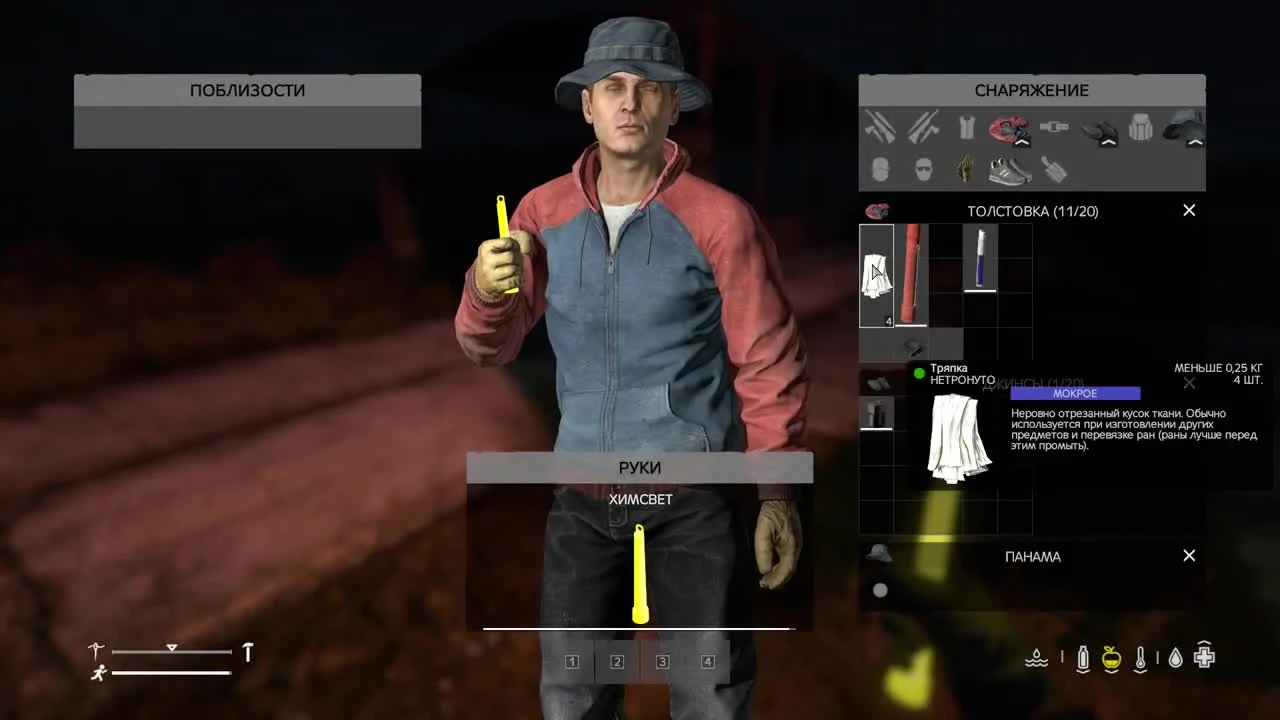
Task: Click the СНАРЯЖЕНИЕ panel header
Action: tap(1032, 90)
